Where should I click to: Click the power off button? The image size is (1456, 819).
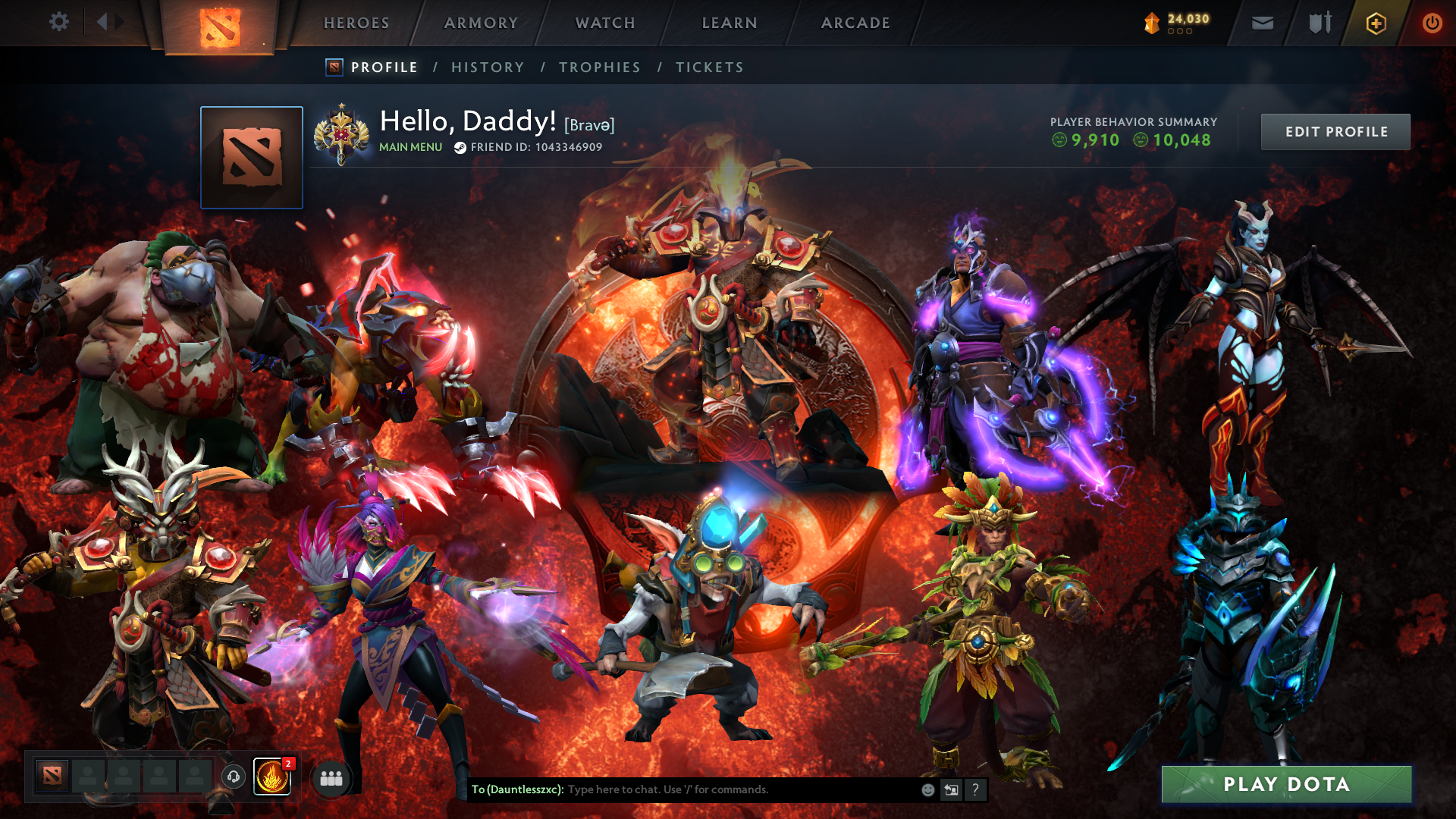click(1432, 23)
